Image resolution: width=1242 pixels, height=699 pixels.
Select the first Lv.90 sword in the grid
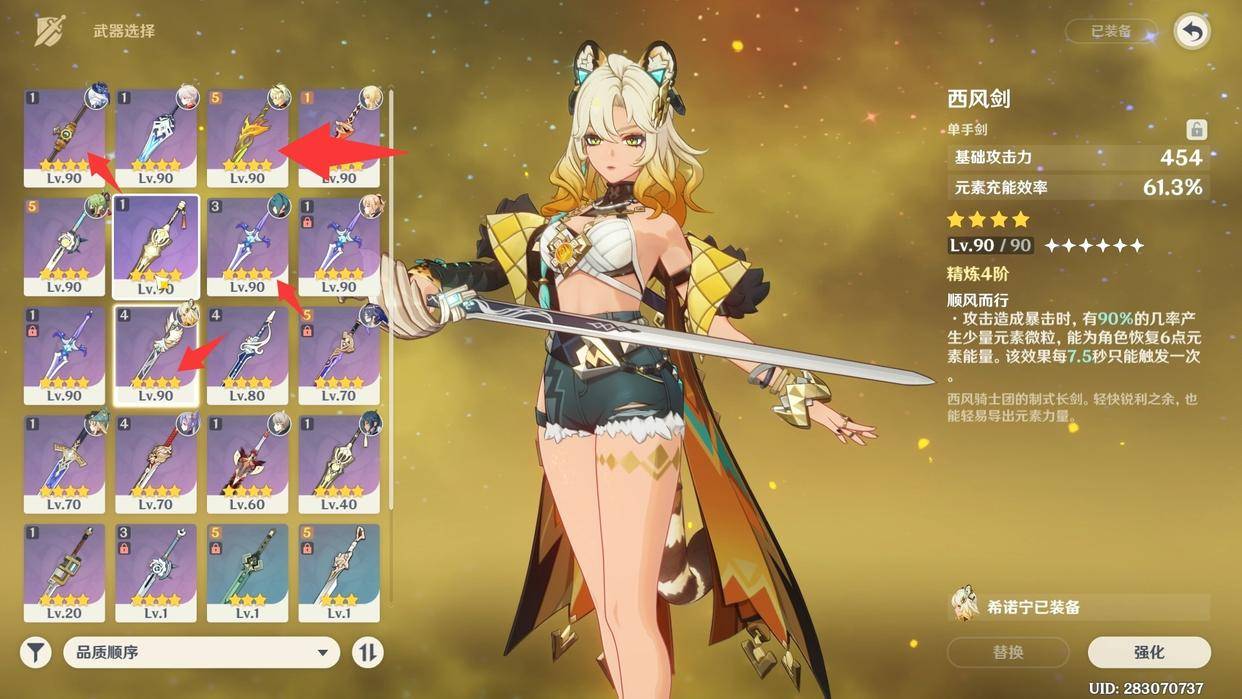64,136
